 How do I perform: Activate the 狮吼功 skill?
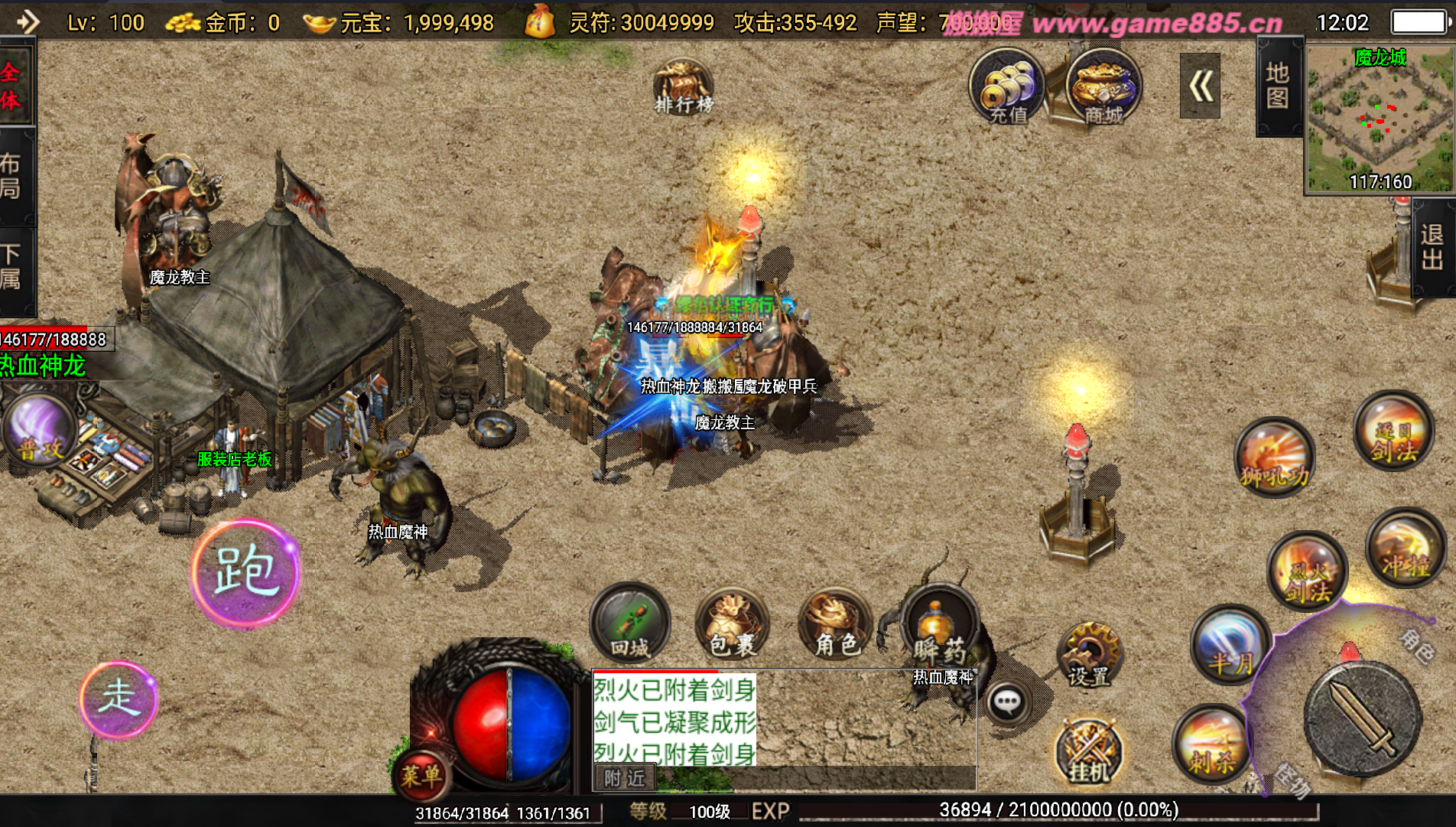click(1274, 457)
